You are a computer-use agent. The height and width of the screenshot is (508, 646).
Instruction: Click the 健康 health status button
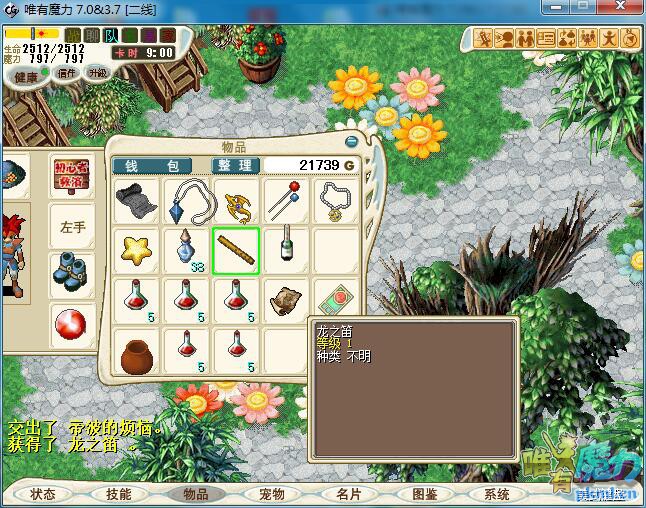point(25,77)
